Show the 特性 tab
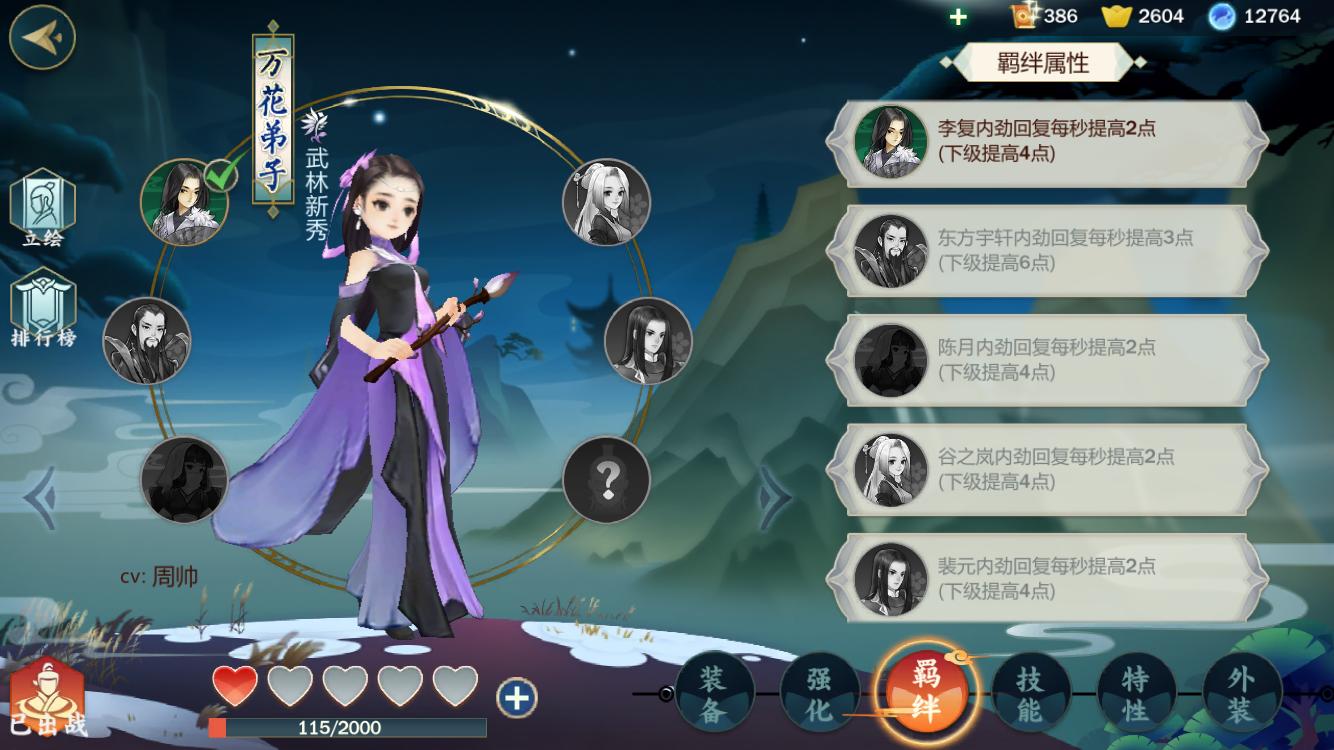Screen dimensions: 1334x750 pyautogui.click(x=1136, y=693)
